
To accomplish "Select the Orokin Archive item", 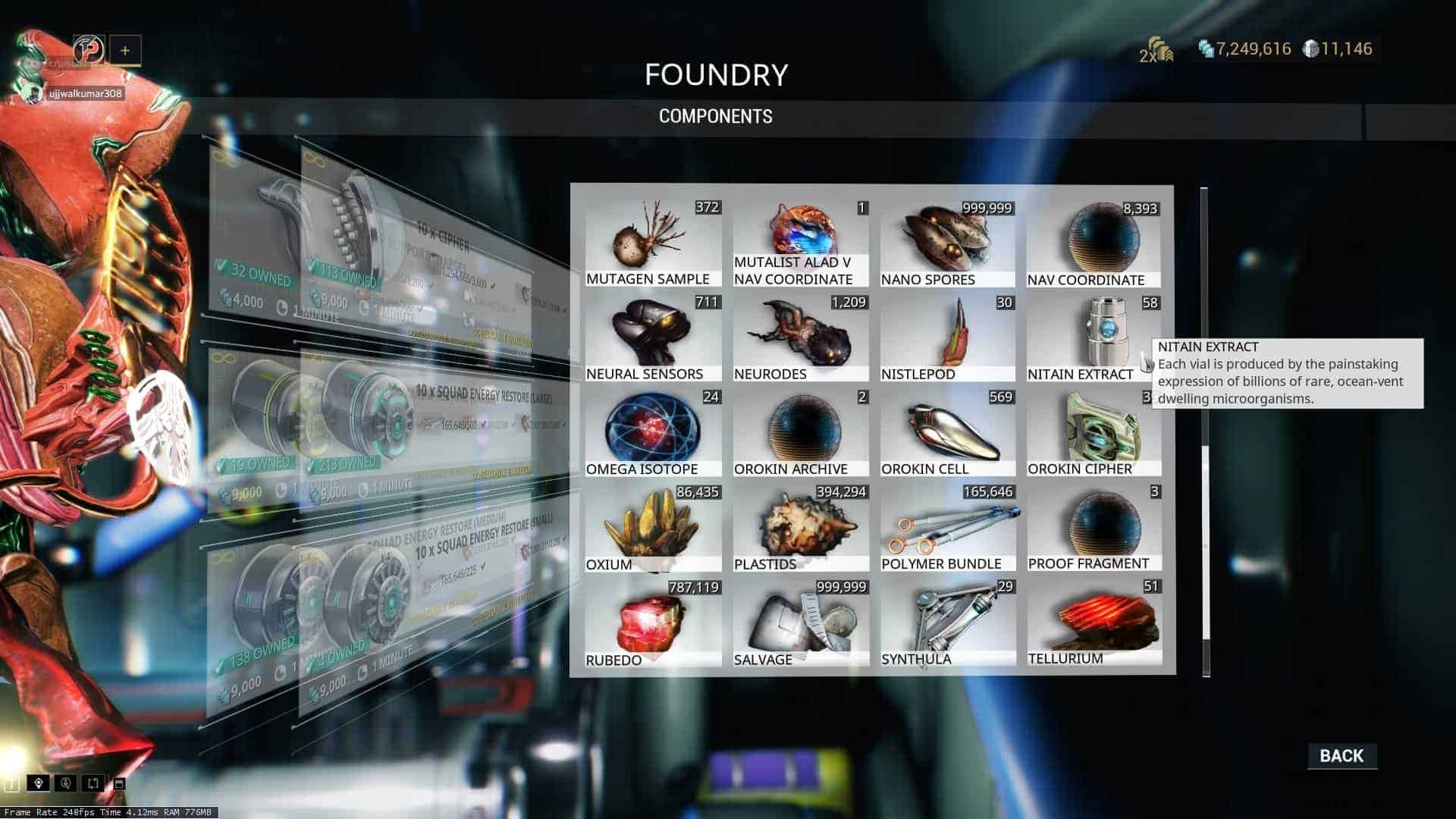I will click(x=801, y=432).
